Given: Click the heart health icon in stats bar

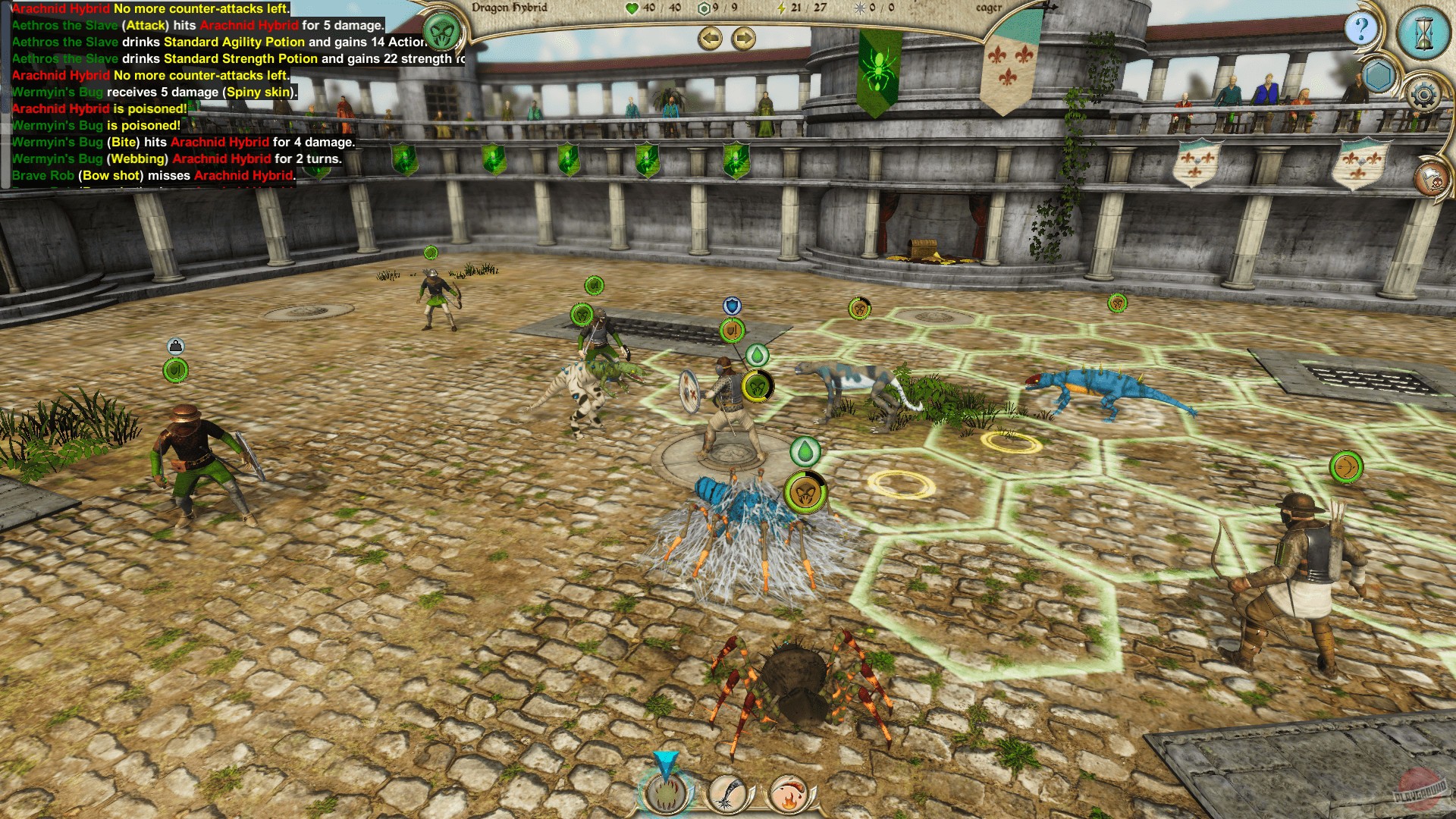Looking at the screenshot, I should (630, 9).
